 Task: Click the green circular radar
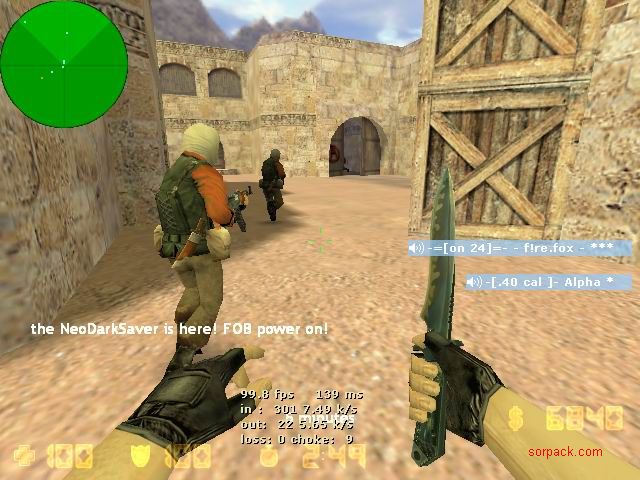pos(63,63)
